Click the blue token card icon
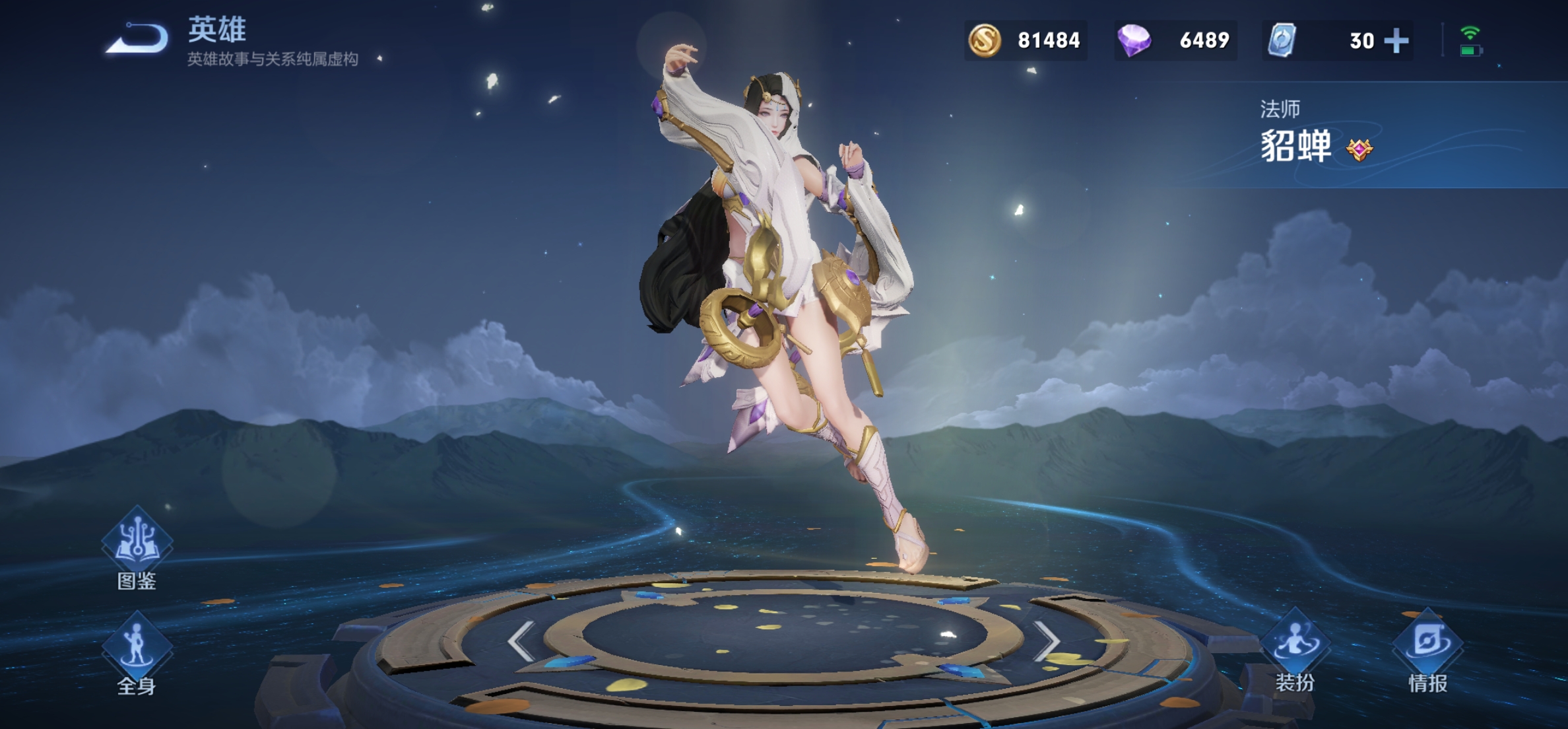 click(1283, 40)
